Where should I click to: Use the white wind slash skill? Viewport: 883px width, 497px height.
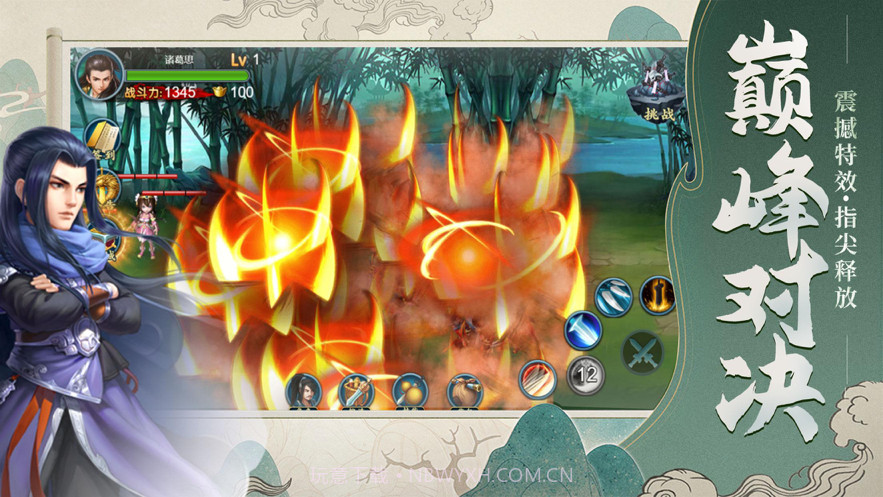click(613, 298)
